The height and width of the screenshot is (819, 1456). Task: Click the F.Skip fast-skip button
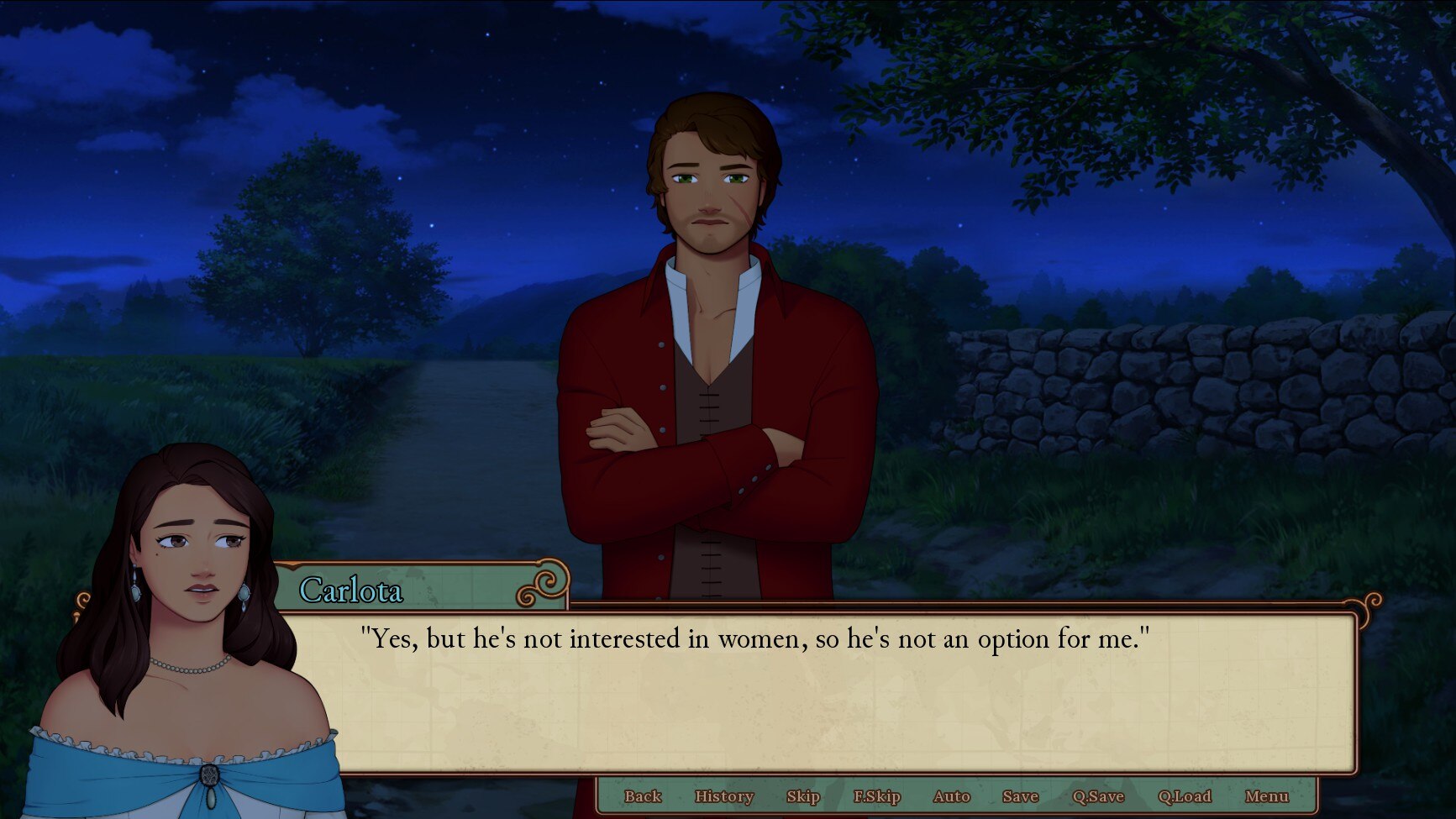pyautogui.click(x=876, y=796)
